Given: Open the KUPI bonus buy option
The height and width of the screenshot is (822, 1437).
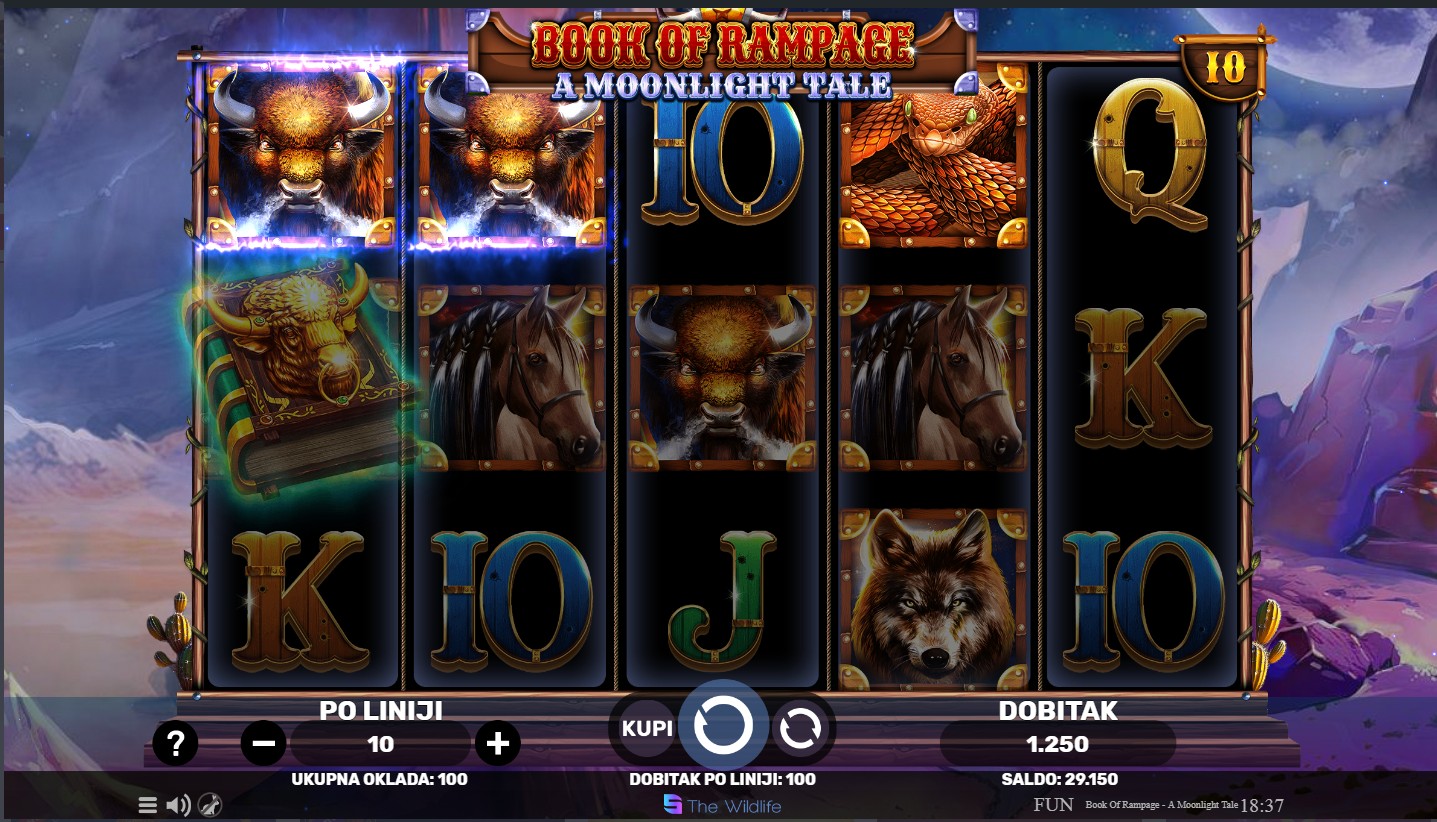Looking at the screenshot, I should tap(647, 728).
